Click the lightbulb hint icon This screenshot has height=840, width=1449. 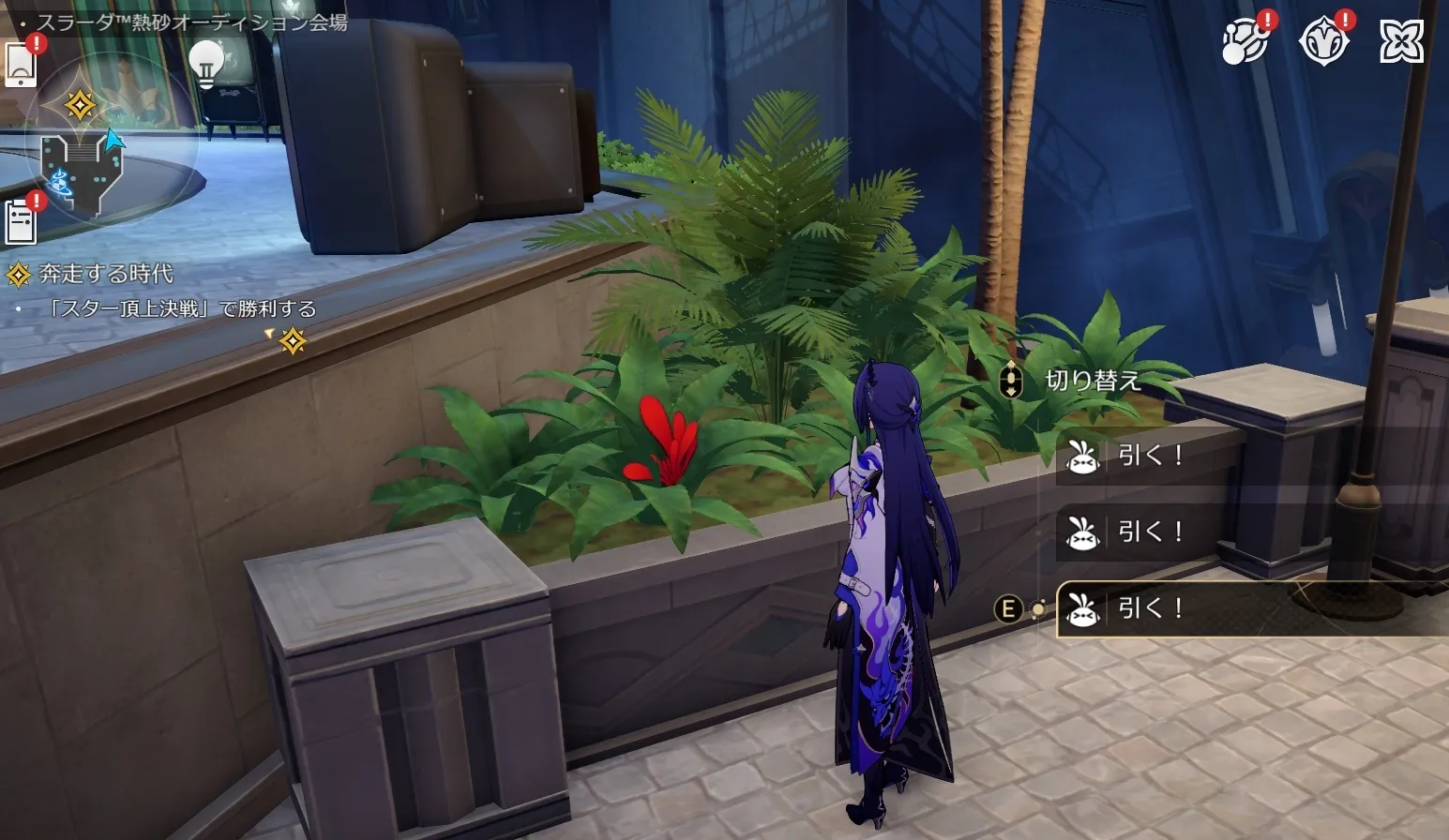pyautogui.click(x=206, y=63)
